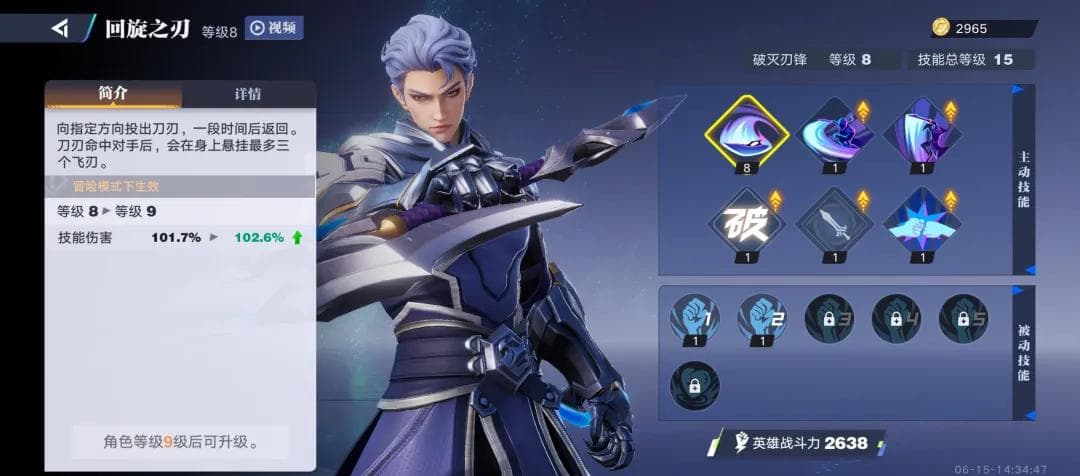This screenshot has width=1080, height=476.
Task: Go back using the arrow button
Action: (x=60, y=28)
